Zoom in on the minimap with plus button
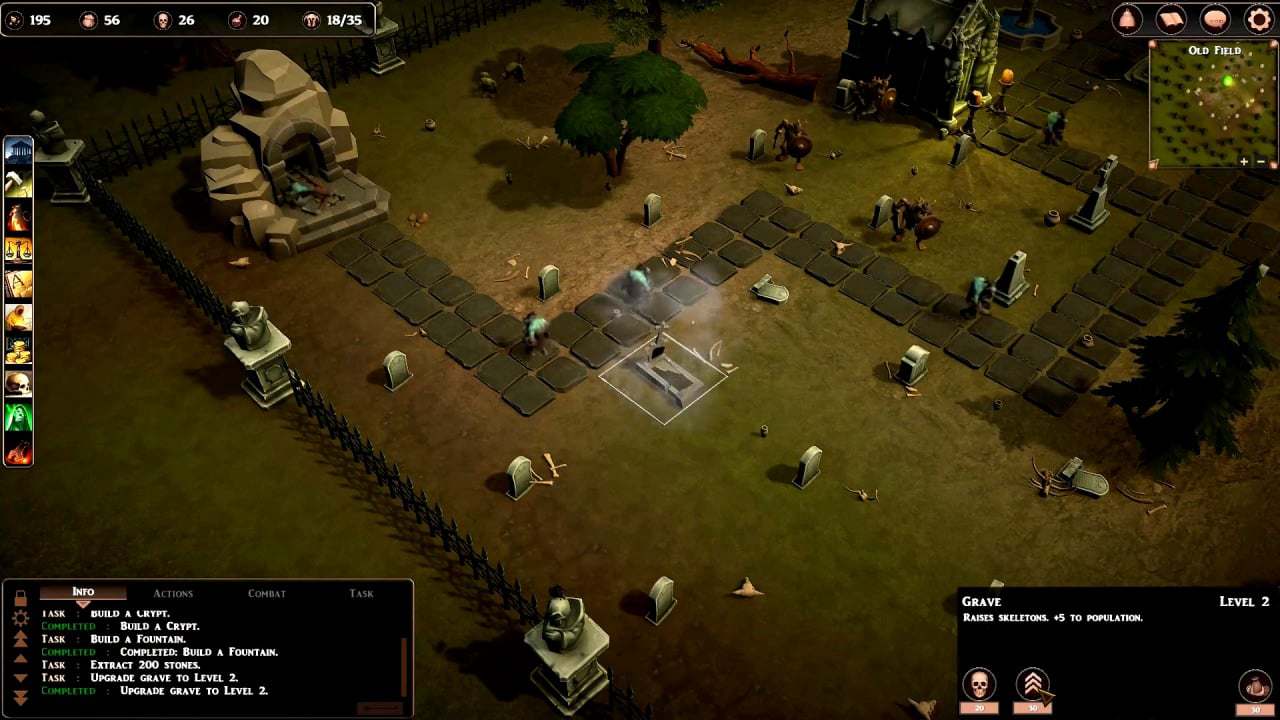The image size is (1280, 720). 1243,159
